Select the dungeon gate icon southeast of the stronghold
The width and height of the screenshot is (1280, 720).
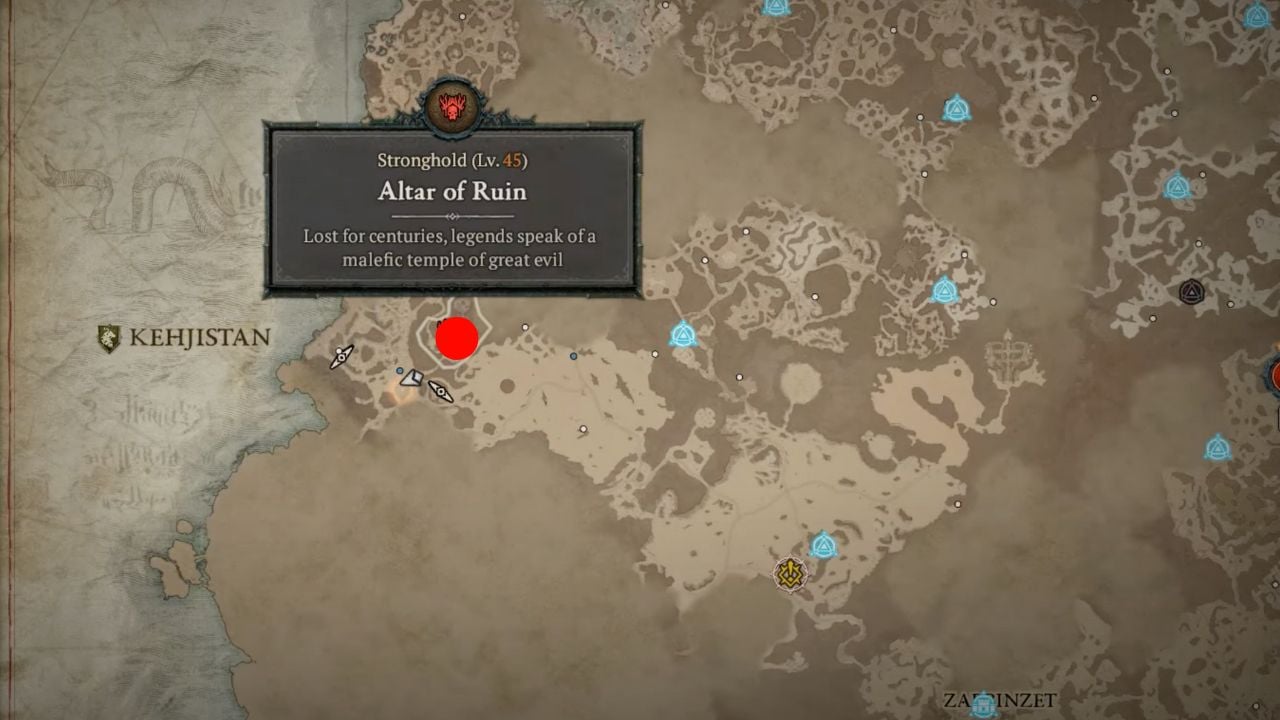point(441,392)
